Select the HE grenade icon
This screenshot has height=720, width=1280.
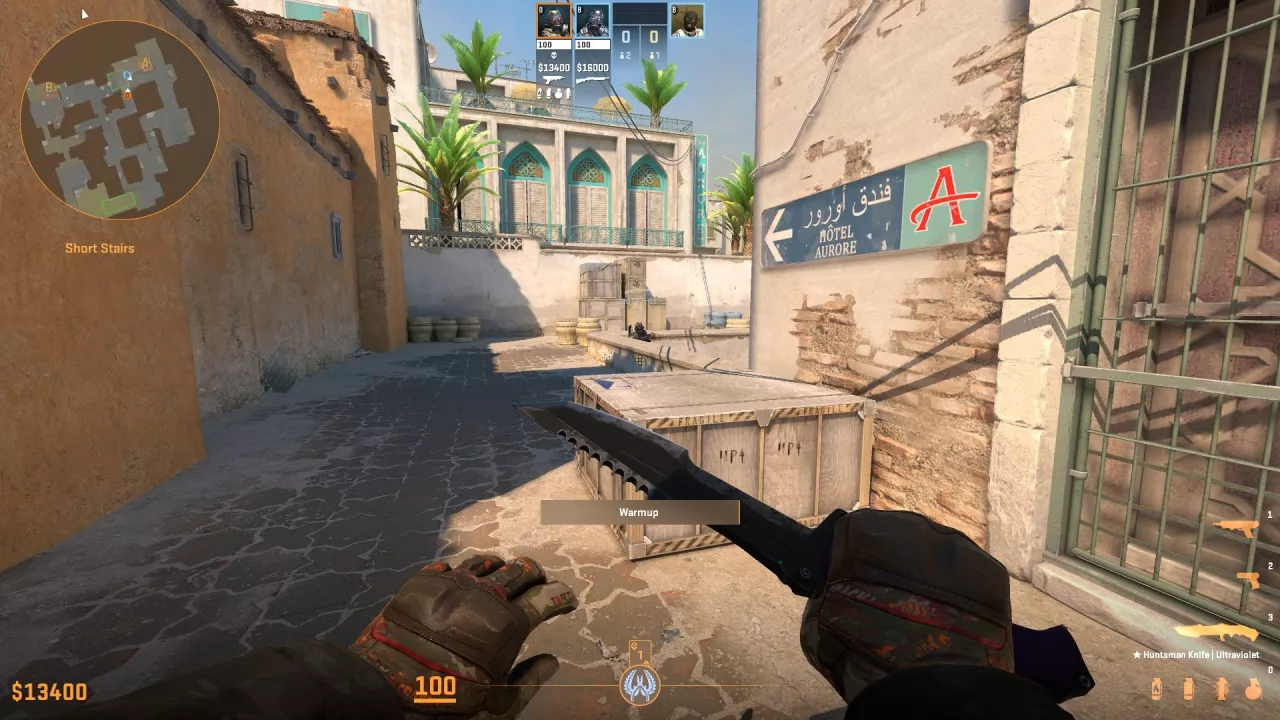(1251, 690)
